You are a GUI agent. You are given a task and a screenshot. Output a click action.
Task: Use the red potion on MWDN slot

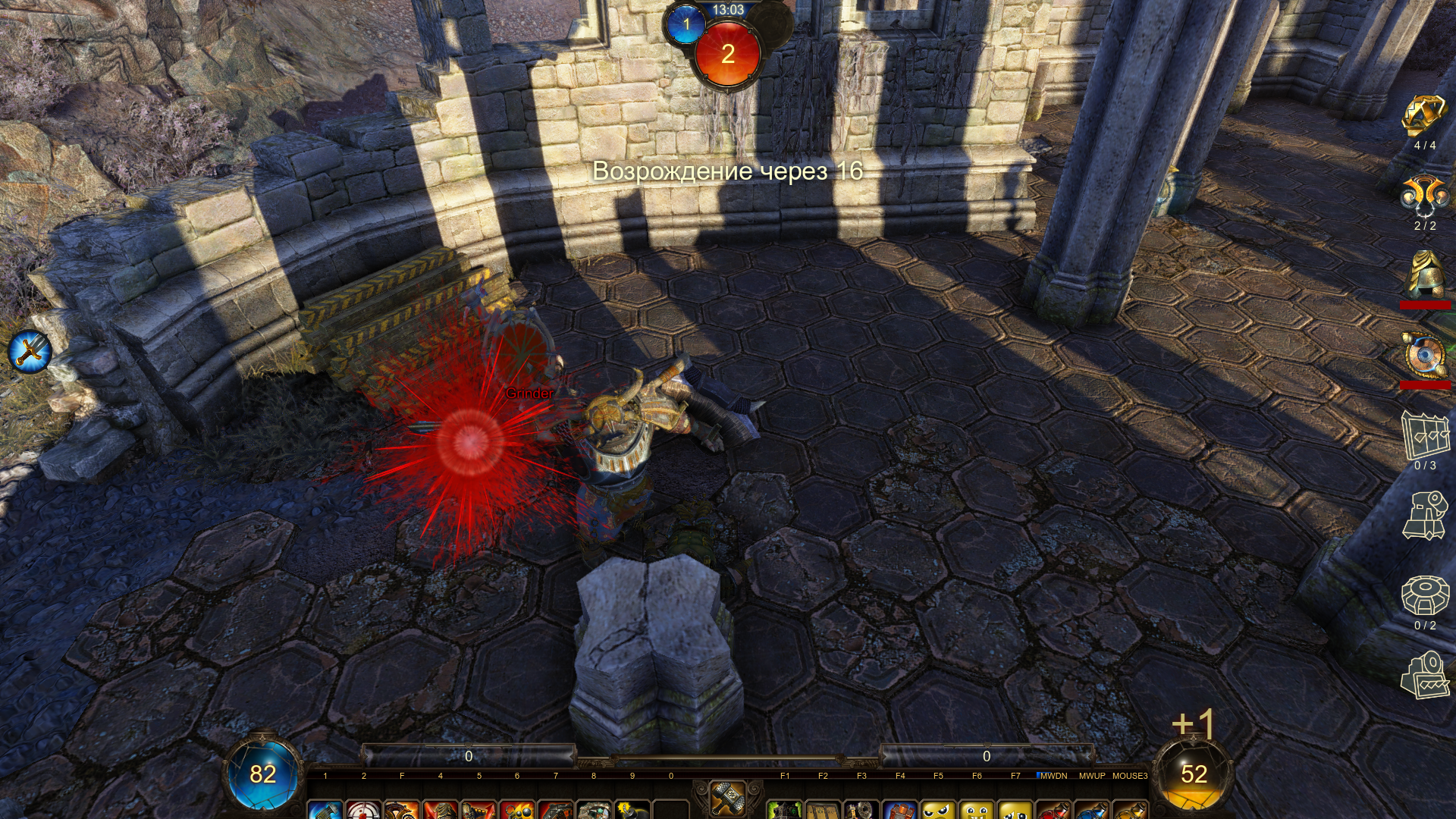pos(1053,810)
